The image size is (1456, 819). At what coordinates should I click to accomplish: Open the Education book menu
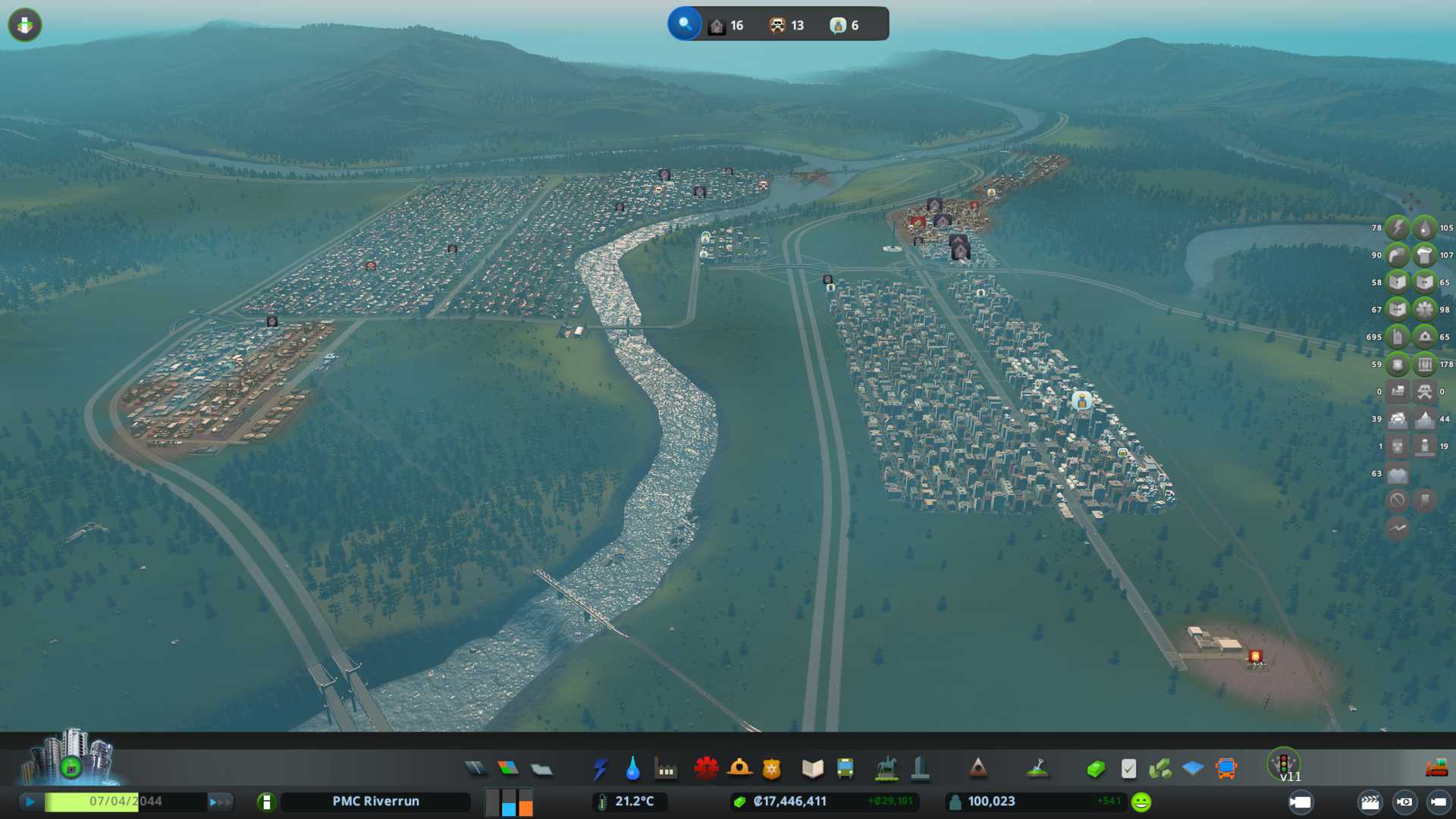point(812,769)
